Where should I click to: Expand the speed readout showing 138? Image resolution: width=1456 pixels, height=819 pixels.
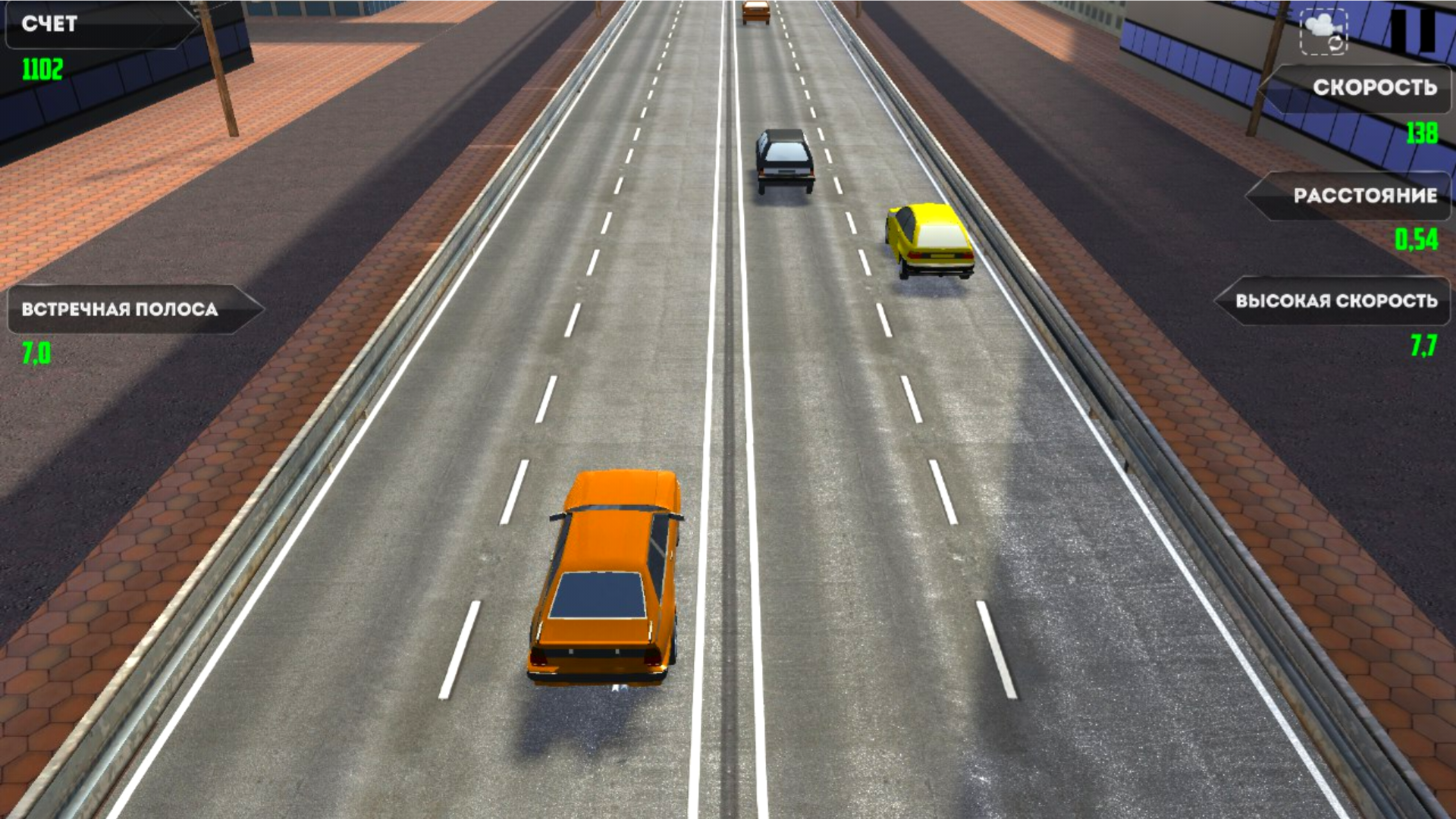[x=1424, y=133]
